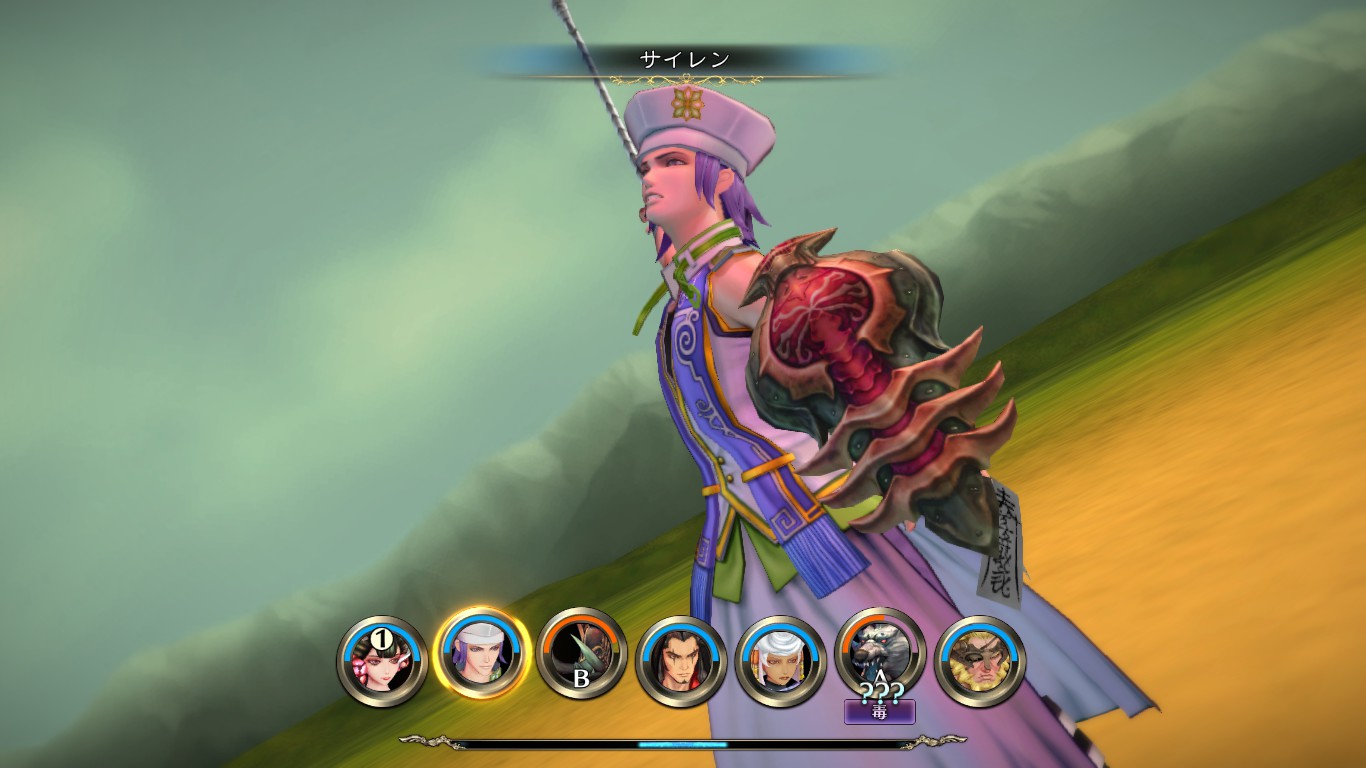Pick the blonde eyepatch character portrait
Viewport: 1366px width, 768px height.
[980, 660]
